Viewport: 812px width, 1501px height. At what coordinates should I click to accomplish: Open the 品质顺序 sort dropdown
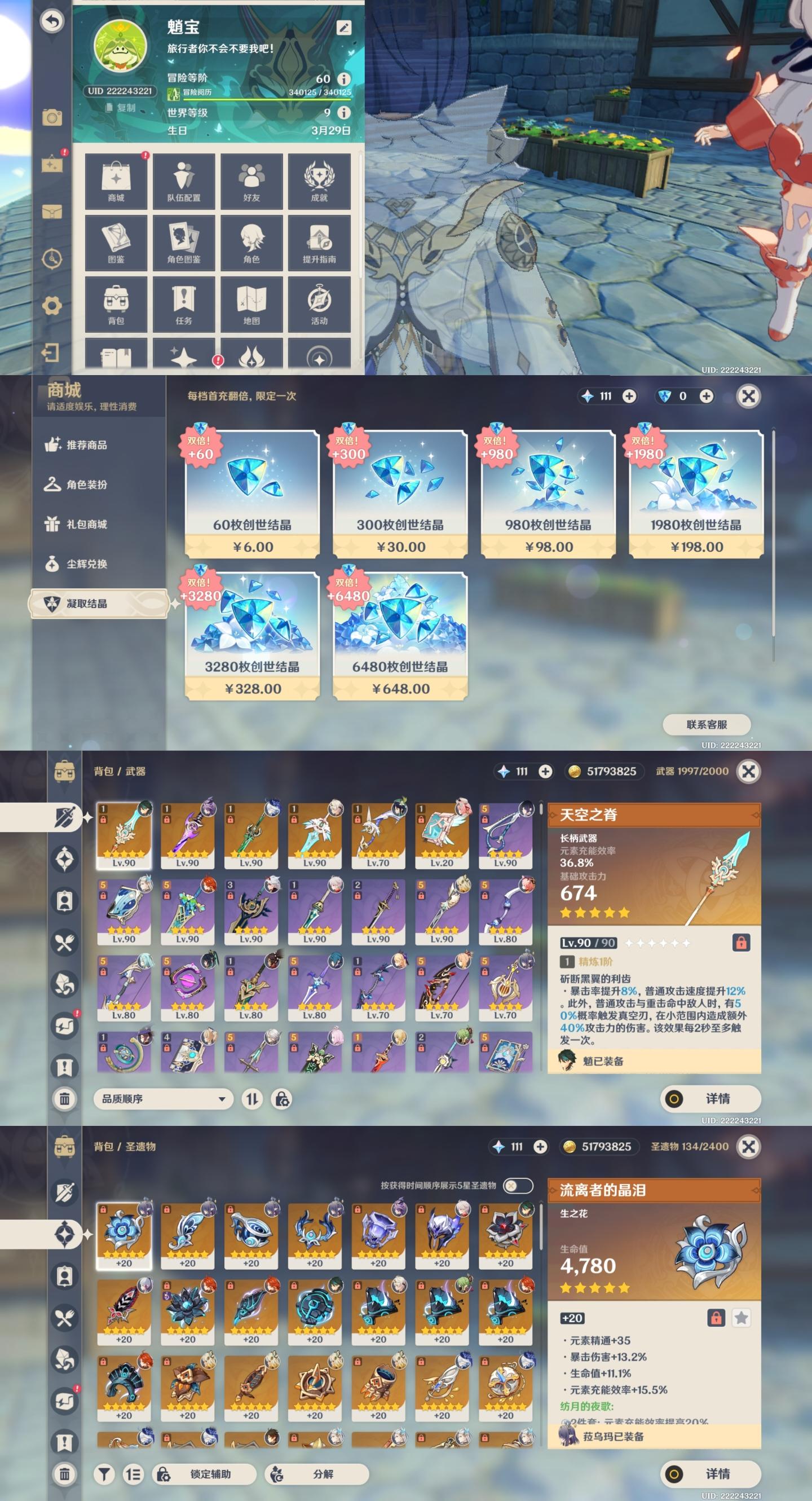pos(163,1099)
